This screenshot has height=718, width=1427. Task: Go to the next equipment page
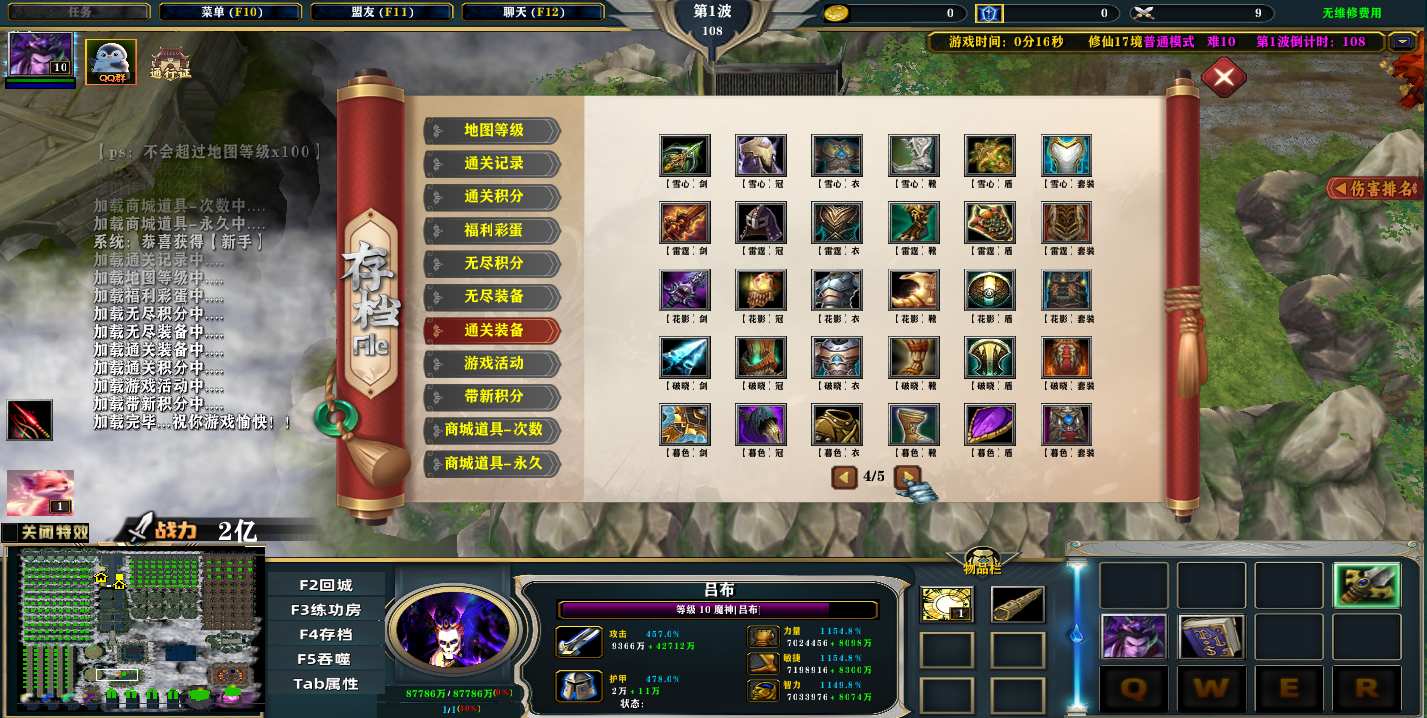tap(907, 477)
